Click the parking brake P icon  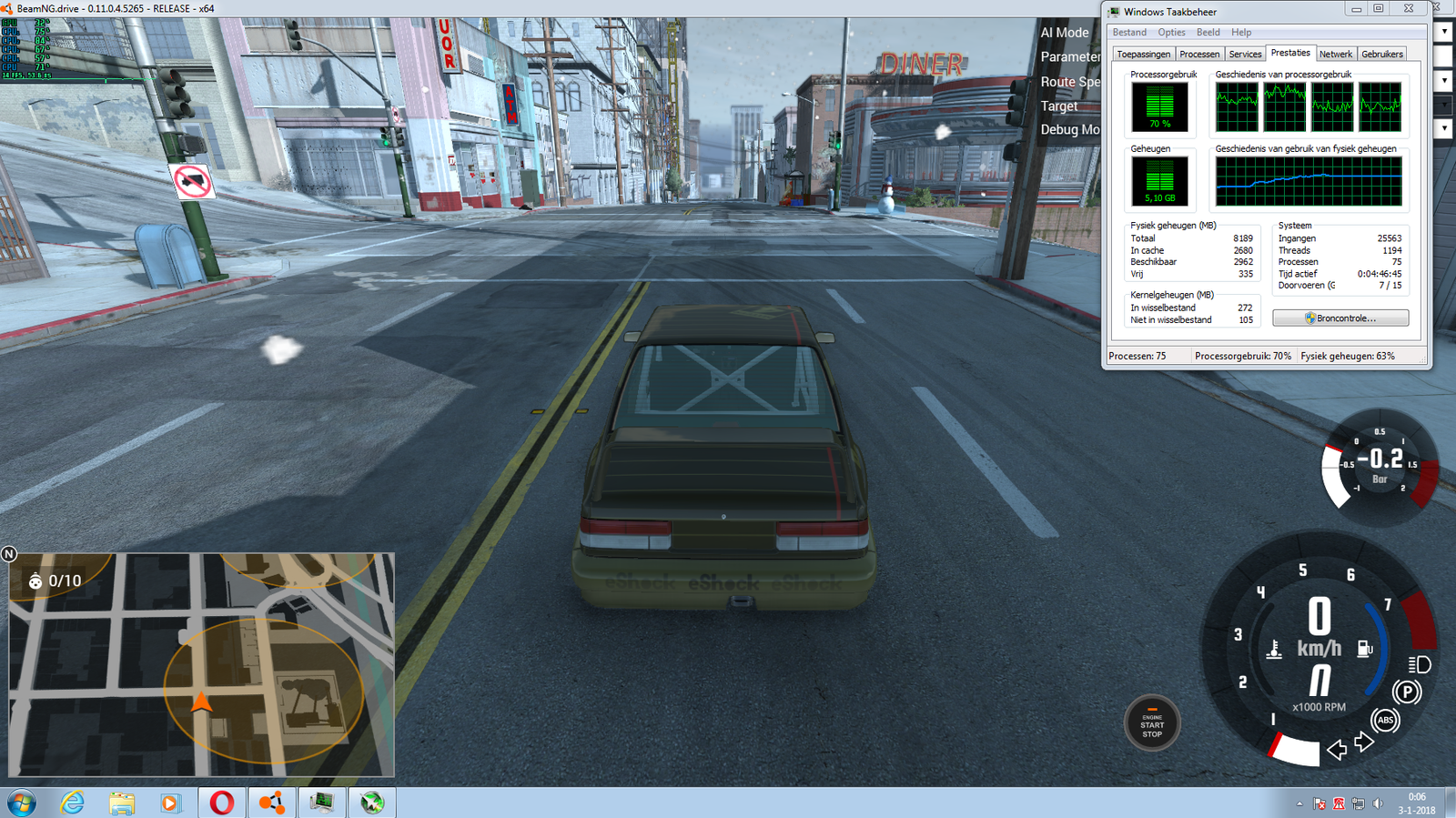pos(1407,692)
